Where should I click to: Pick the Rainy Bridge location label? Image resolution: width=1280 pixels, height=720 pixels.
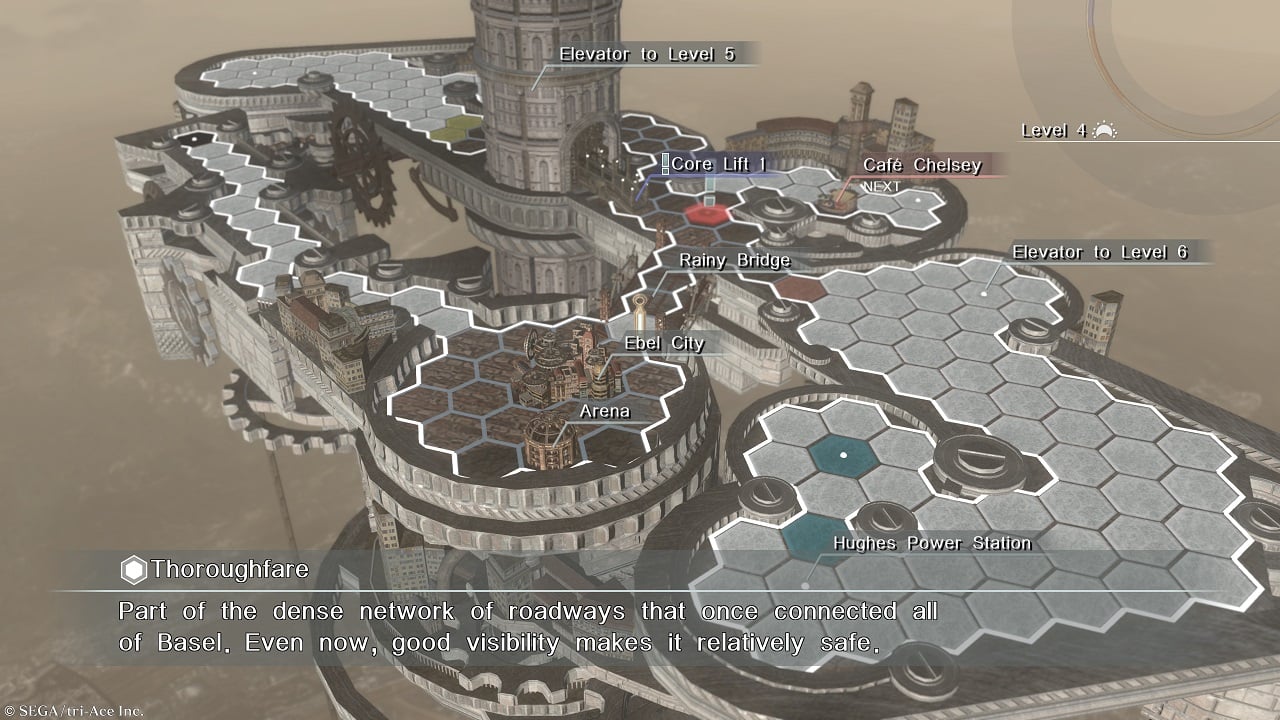pos(734,260)
